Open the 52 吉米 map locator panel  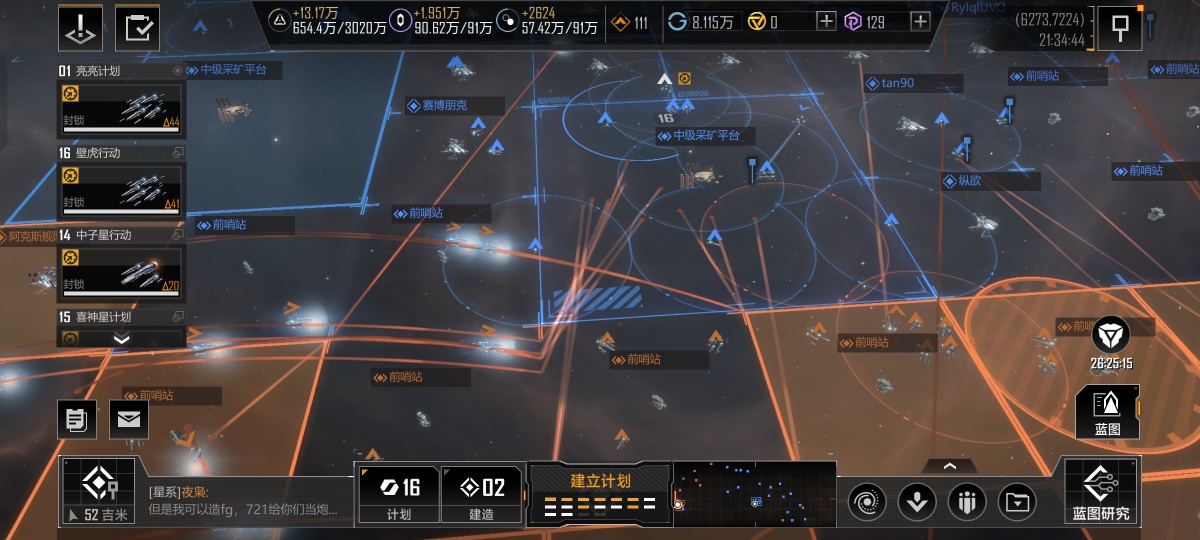pos(99,492)
